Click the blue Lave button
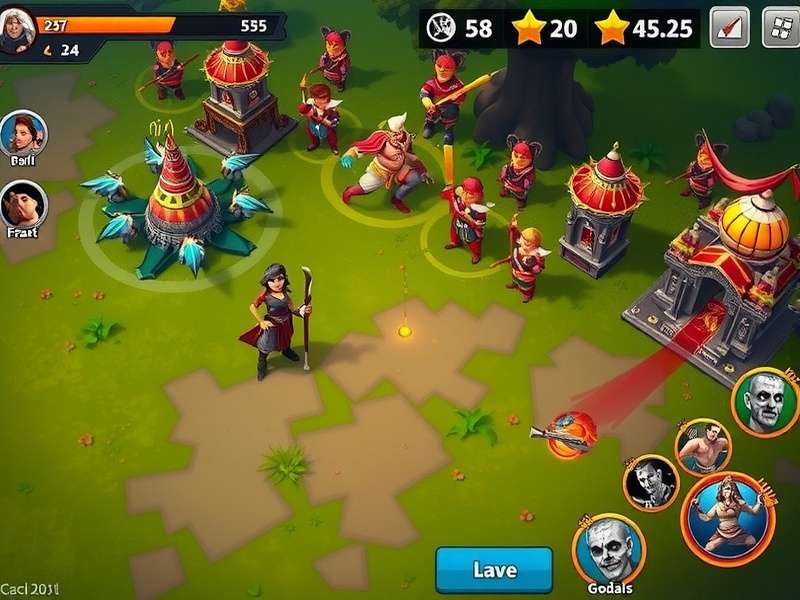This screenshot has height=600, width=800. click(494, 570)
